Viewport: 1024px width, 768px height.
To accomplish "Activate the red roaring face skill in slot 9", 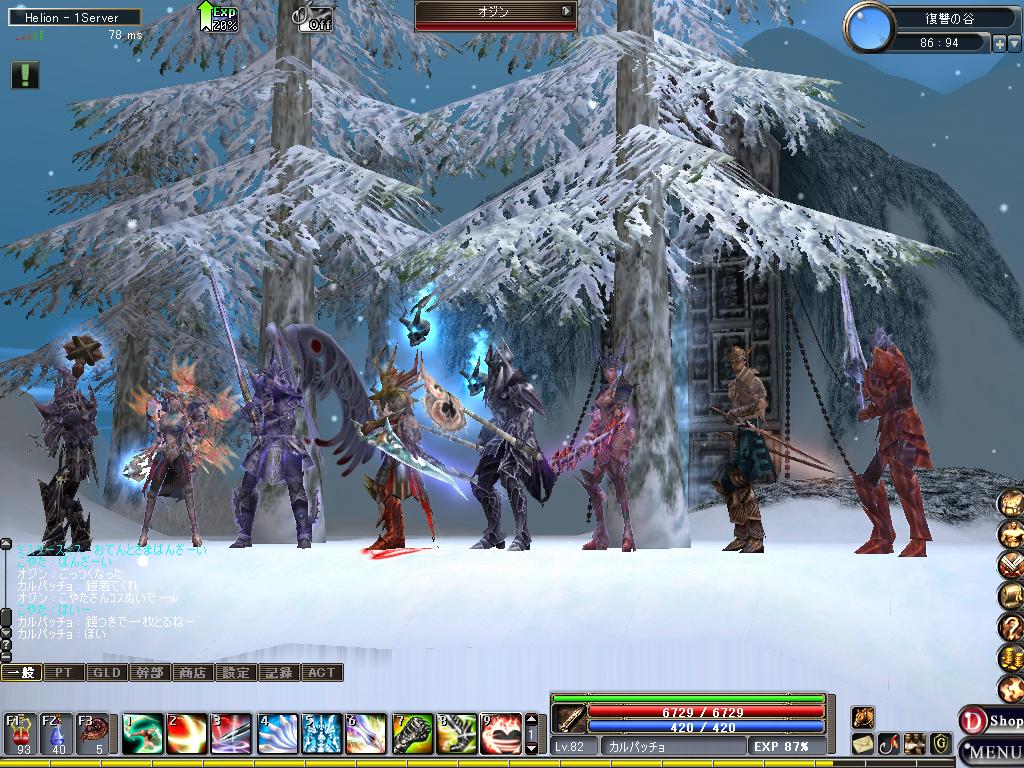I will point(501,734).
